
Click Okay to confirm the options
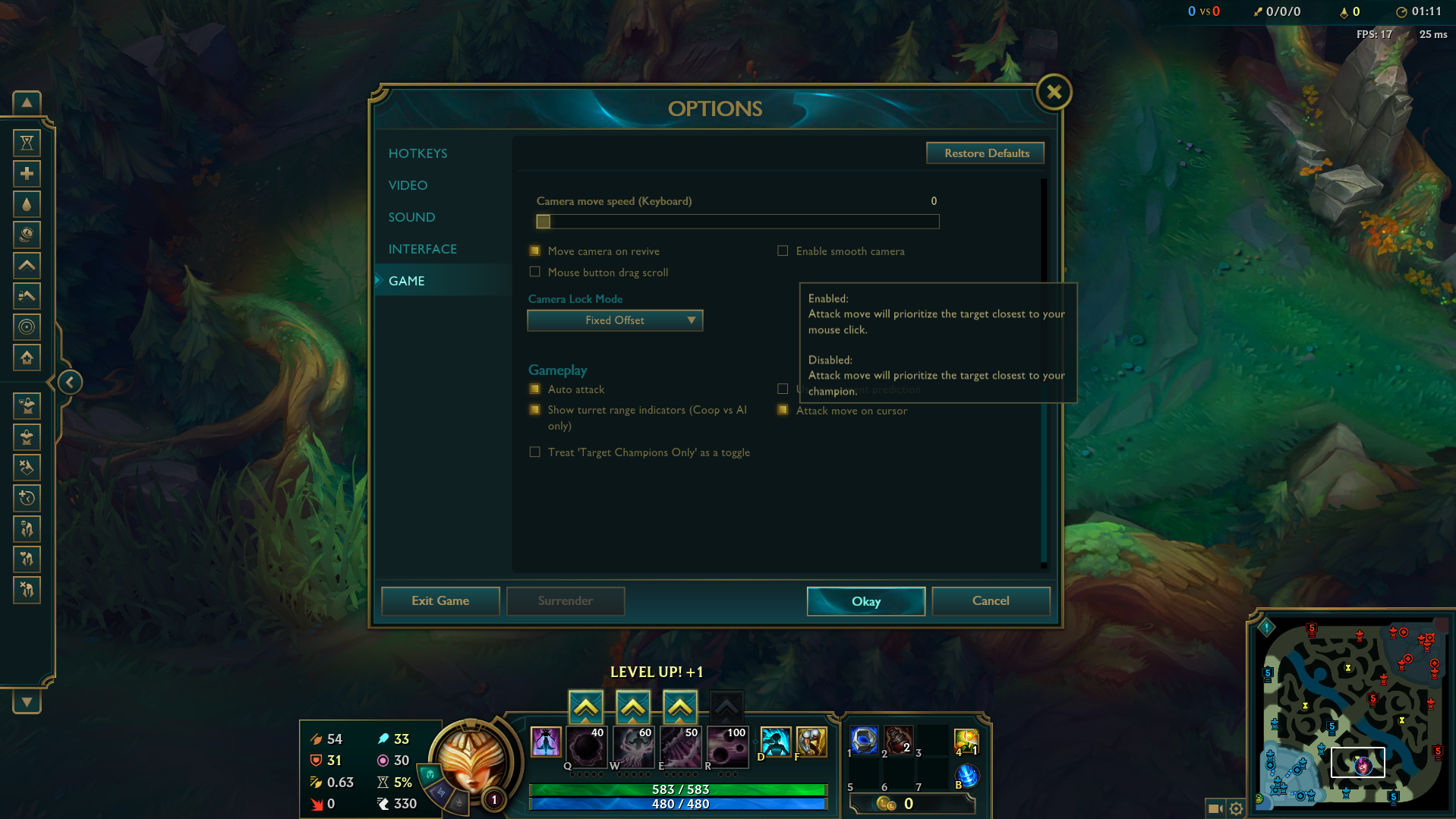[x=865, y=601]
